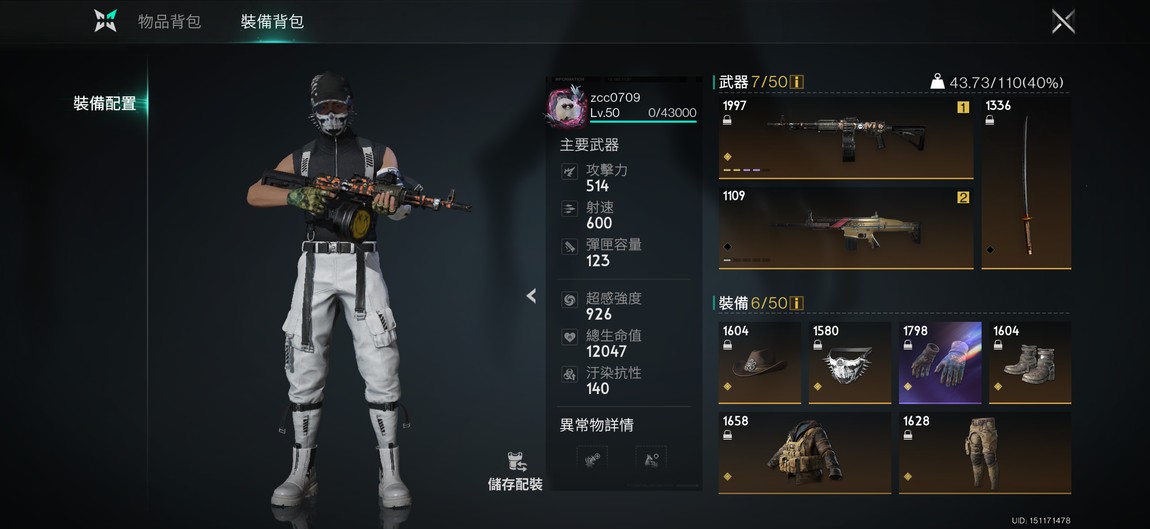Select the 1997 machine gun in slot 1
The width and height of the screenshot is (1150, 529).
click(x=845, y=137)
